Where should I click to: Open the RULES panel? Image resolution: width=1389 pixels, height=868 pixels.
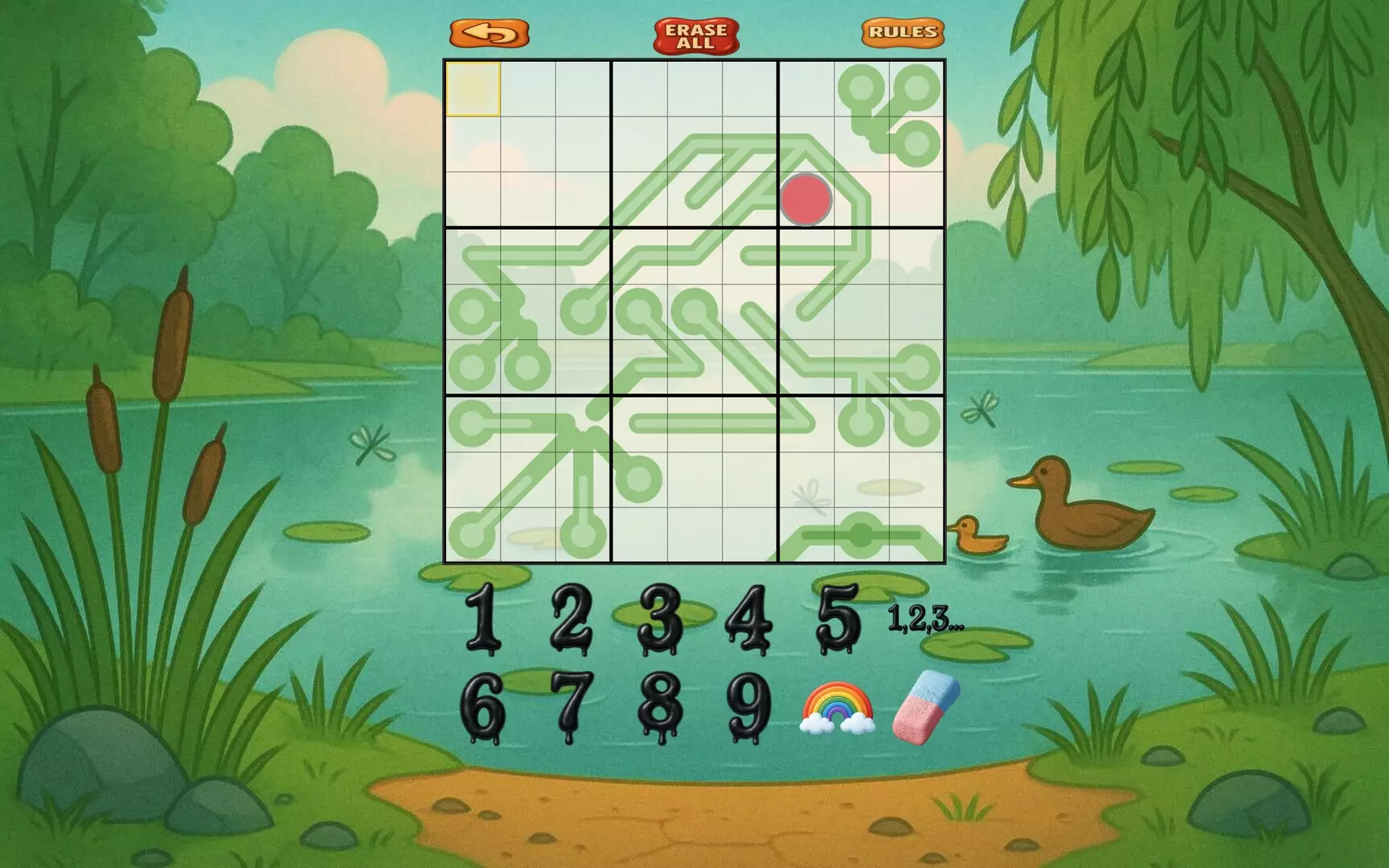(x=904, y=34)
